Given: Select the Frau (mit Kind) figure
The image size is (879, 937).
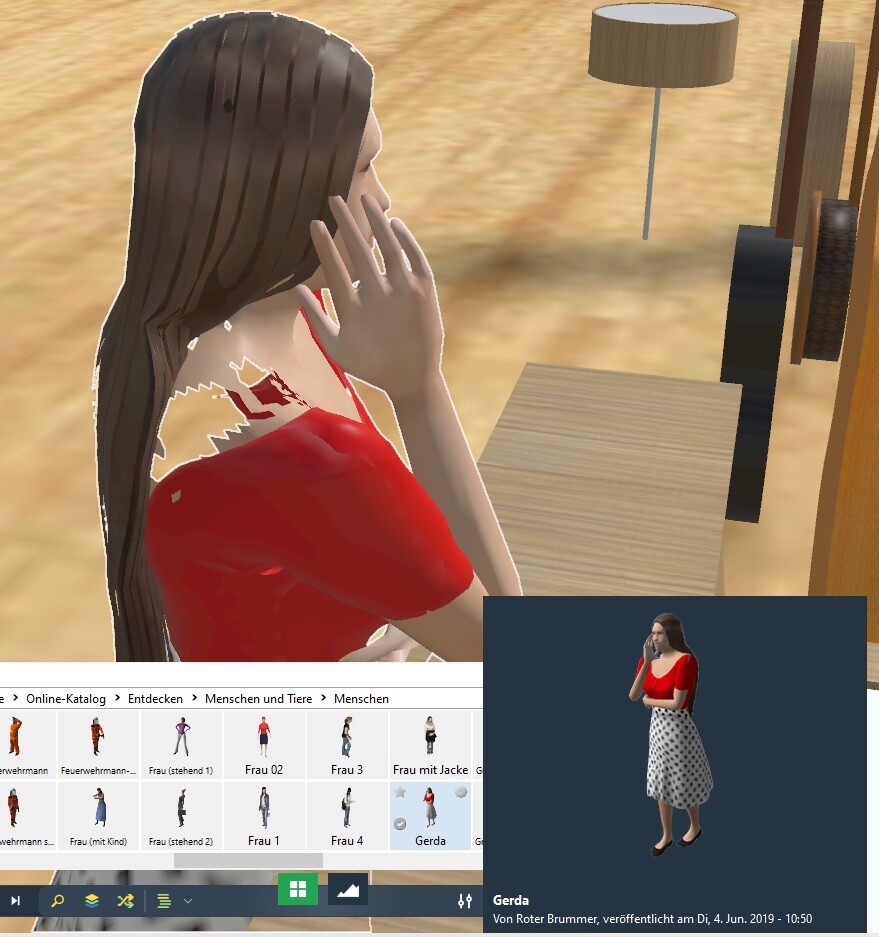Looking at the screenshot, I should click(98, 808).
